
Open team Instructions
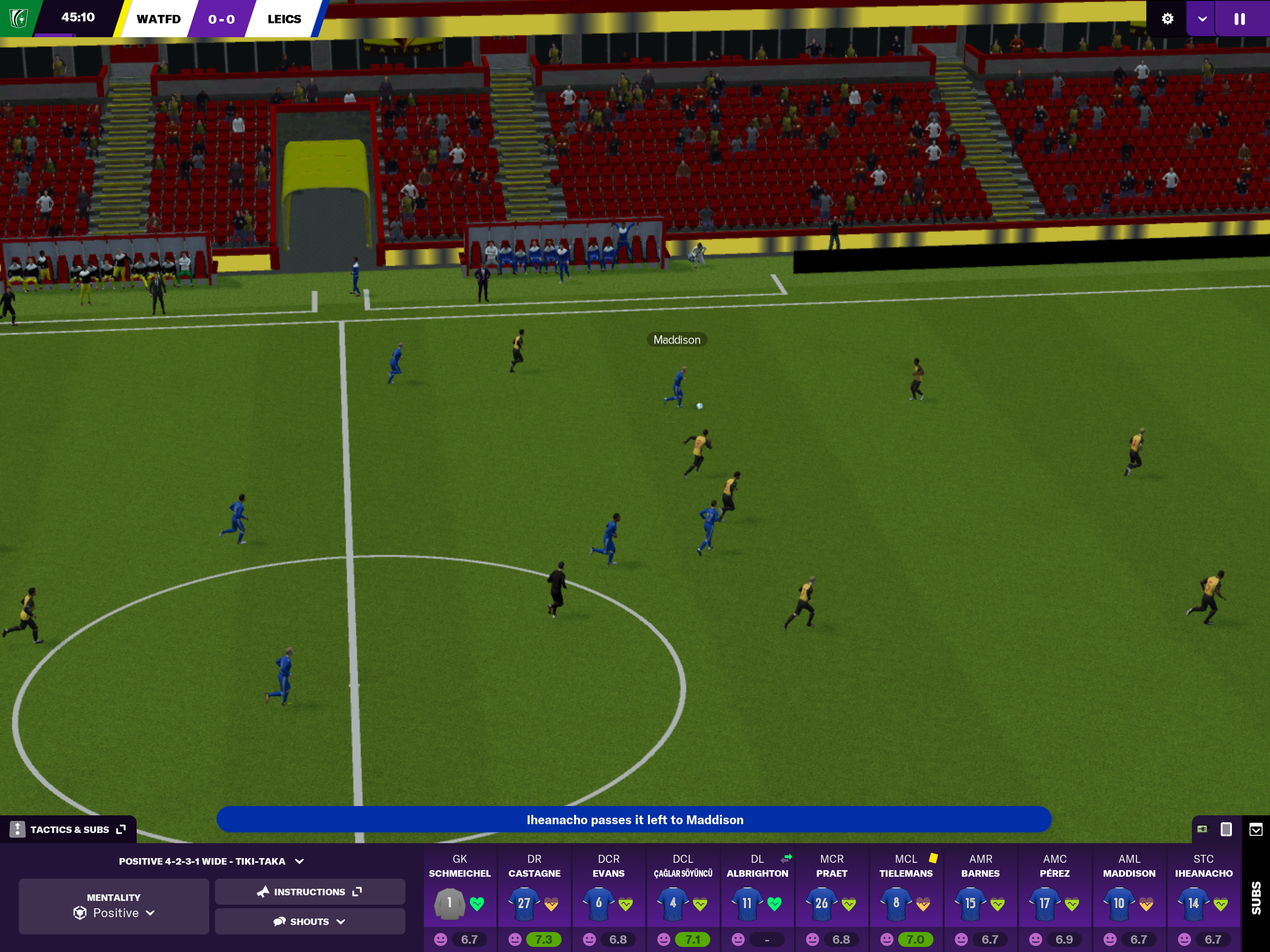(310, 892)
